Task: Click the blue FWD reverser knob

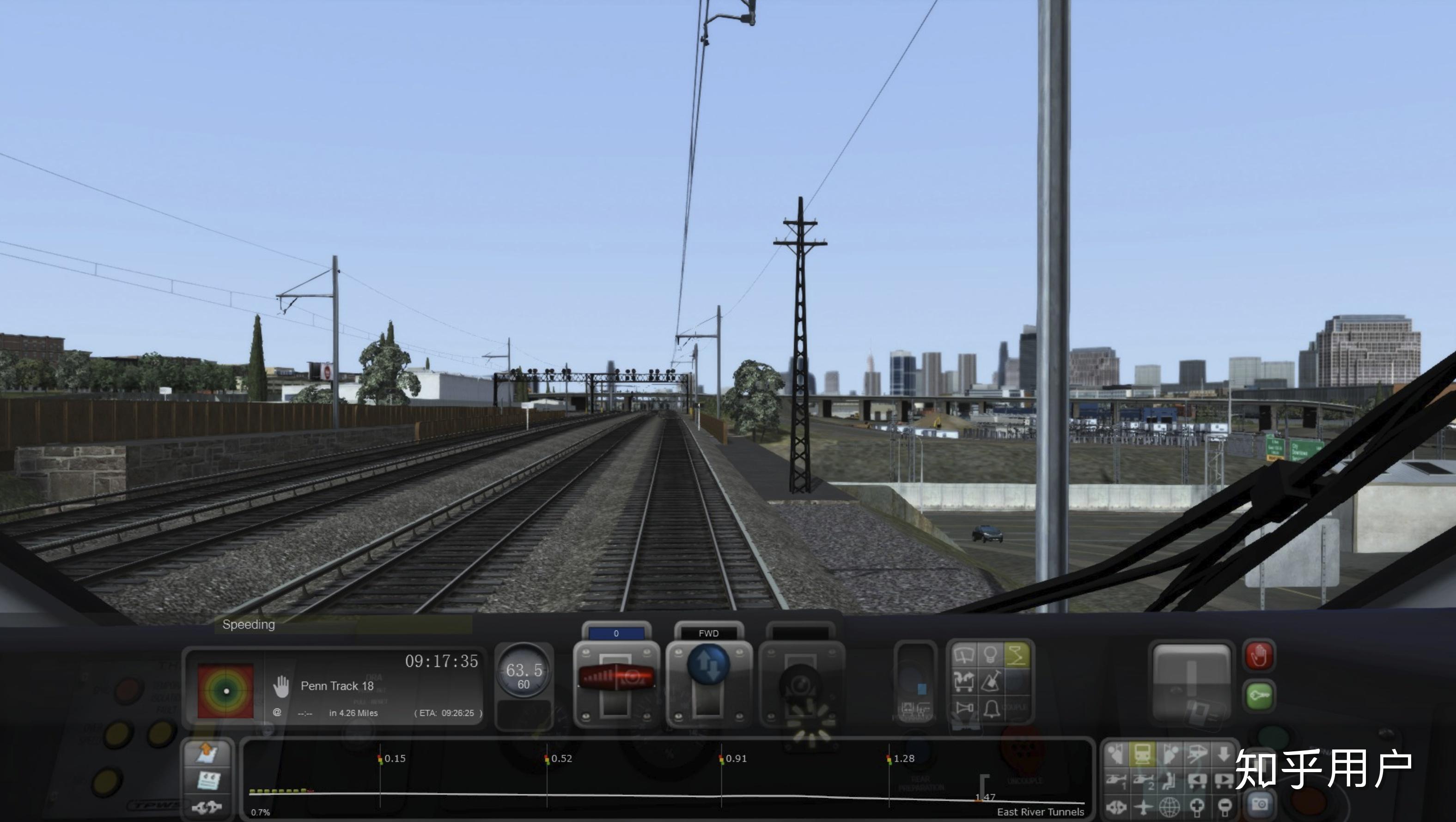Action: coord(708,665)
